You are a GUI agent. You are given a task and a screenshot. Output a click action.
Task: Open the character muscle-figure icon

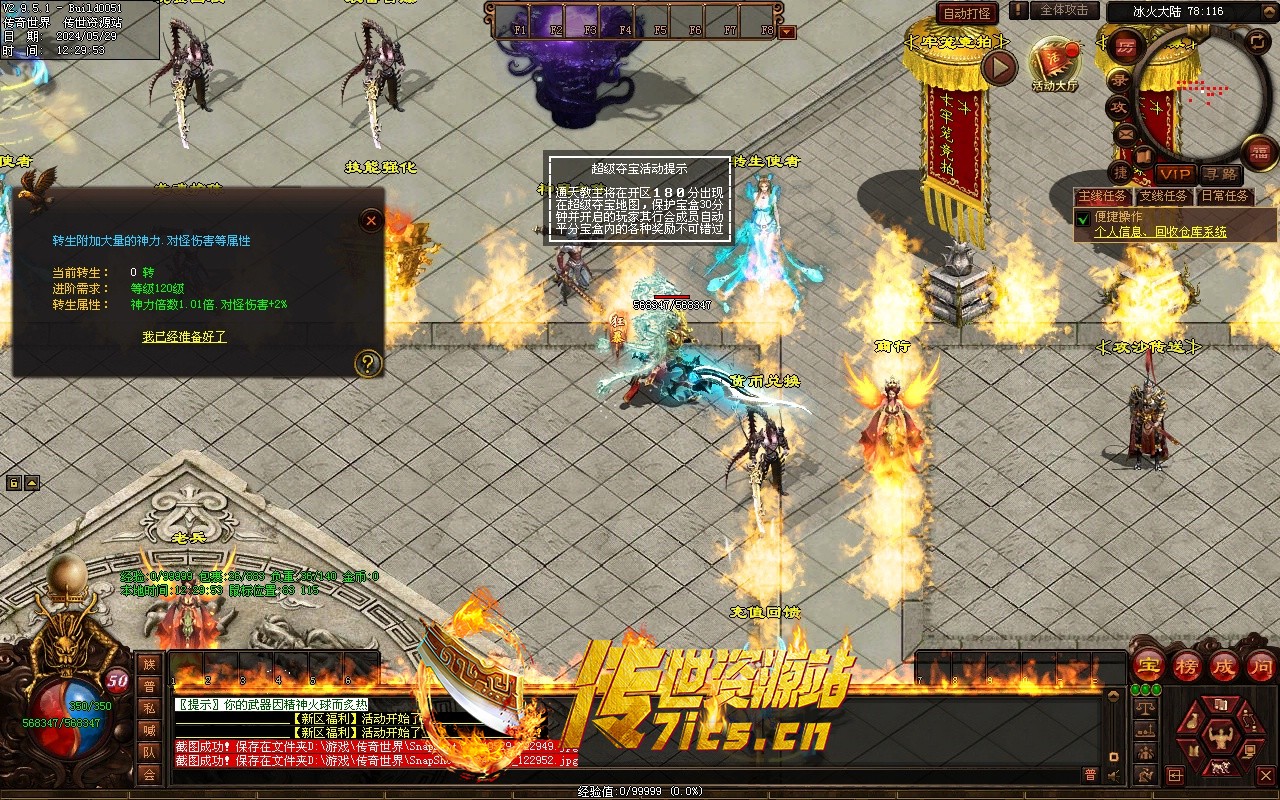point(1219,738)
